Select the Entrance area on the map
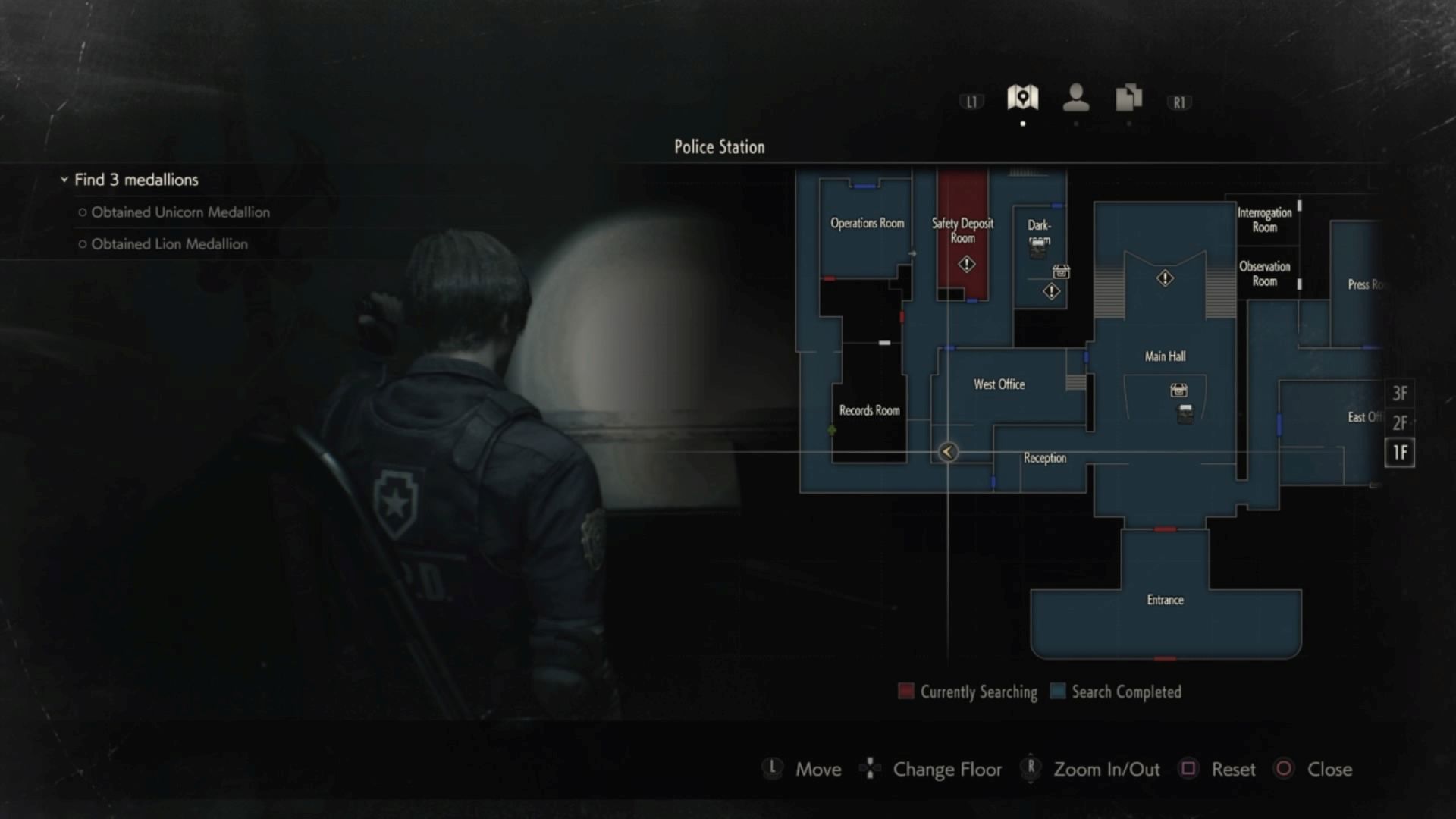1456x819 pixels. pyautogui.click(x=1165, y=600)
